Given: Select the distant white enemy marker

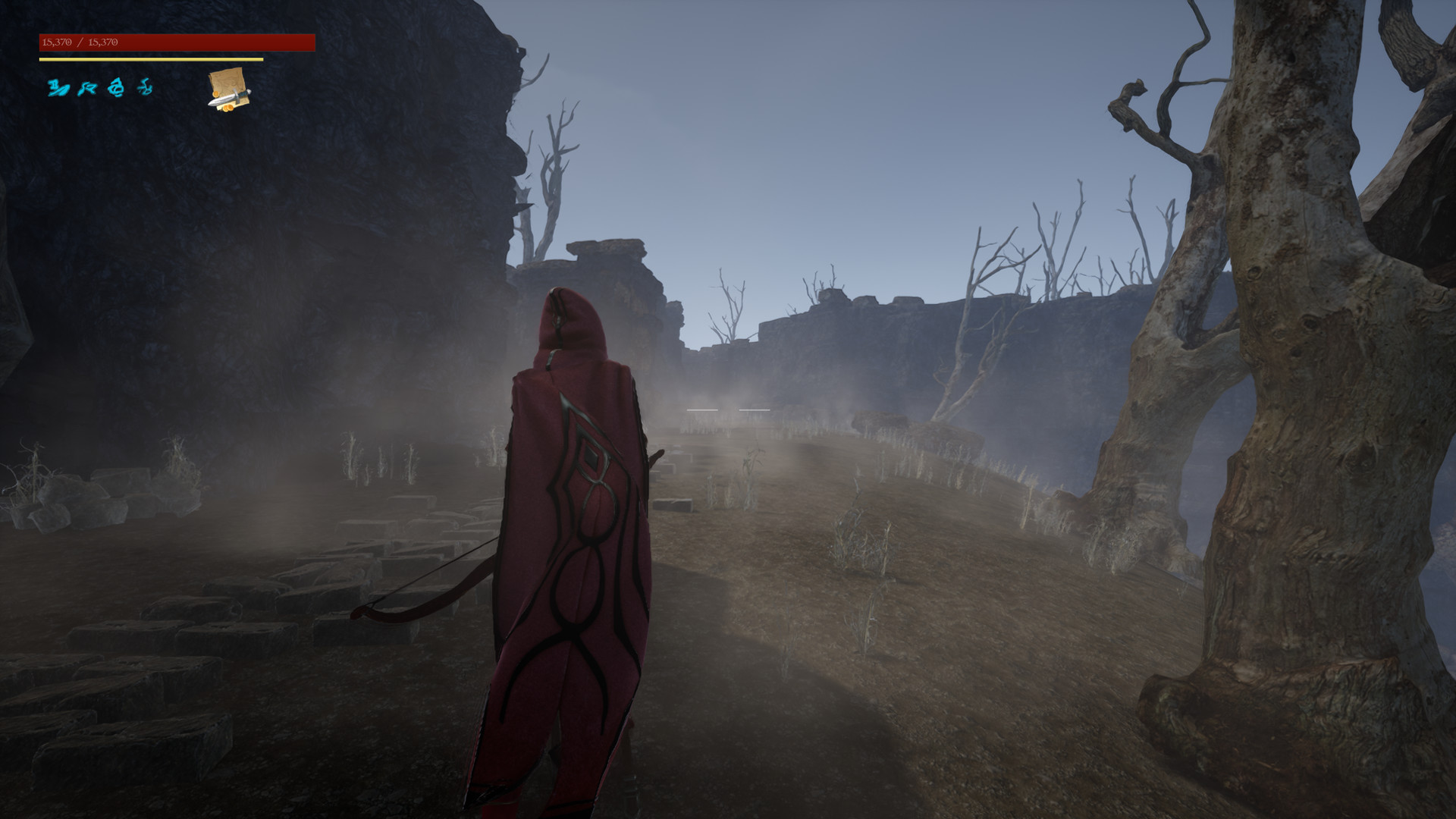Looking at the screenshot, I should [755, 409].
